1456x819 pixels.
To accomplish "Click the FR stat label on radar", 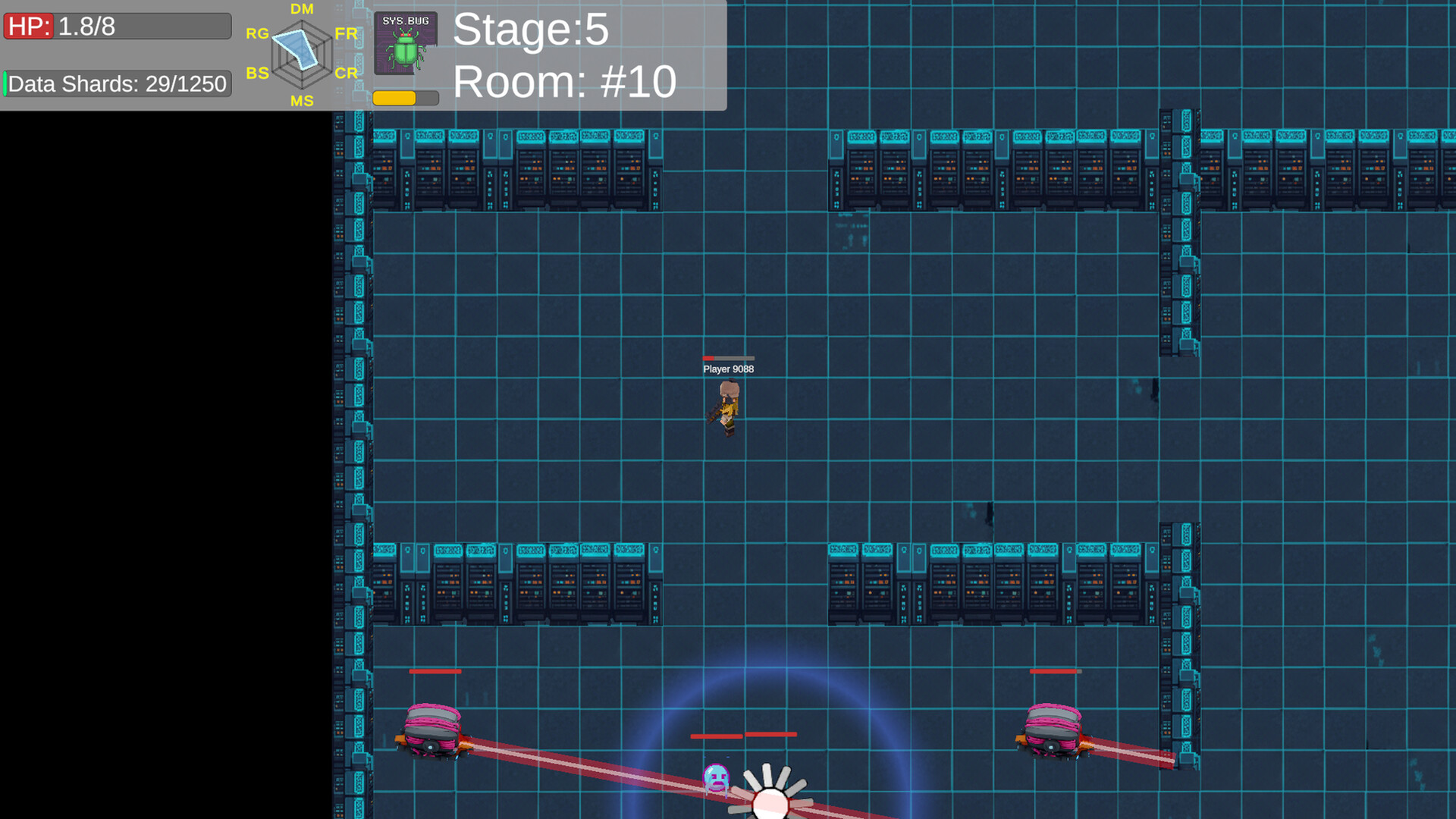I will [x=347, y=33].
